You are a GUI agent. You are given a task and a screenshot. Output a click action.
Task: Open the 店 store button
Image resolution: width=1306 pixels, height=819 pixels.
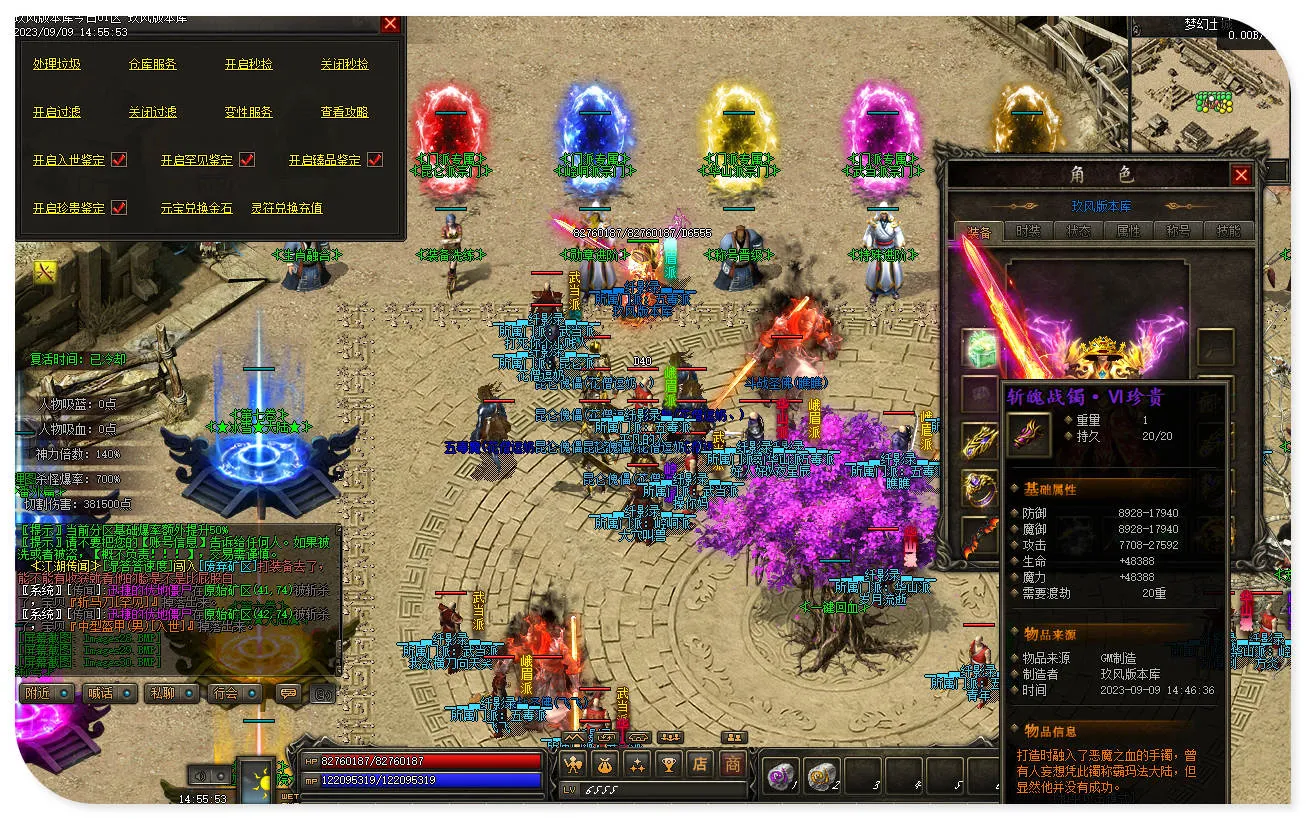click(701, 765)
